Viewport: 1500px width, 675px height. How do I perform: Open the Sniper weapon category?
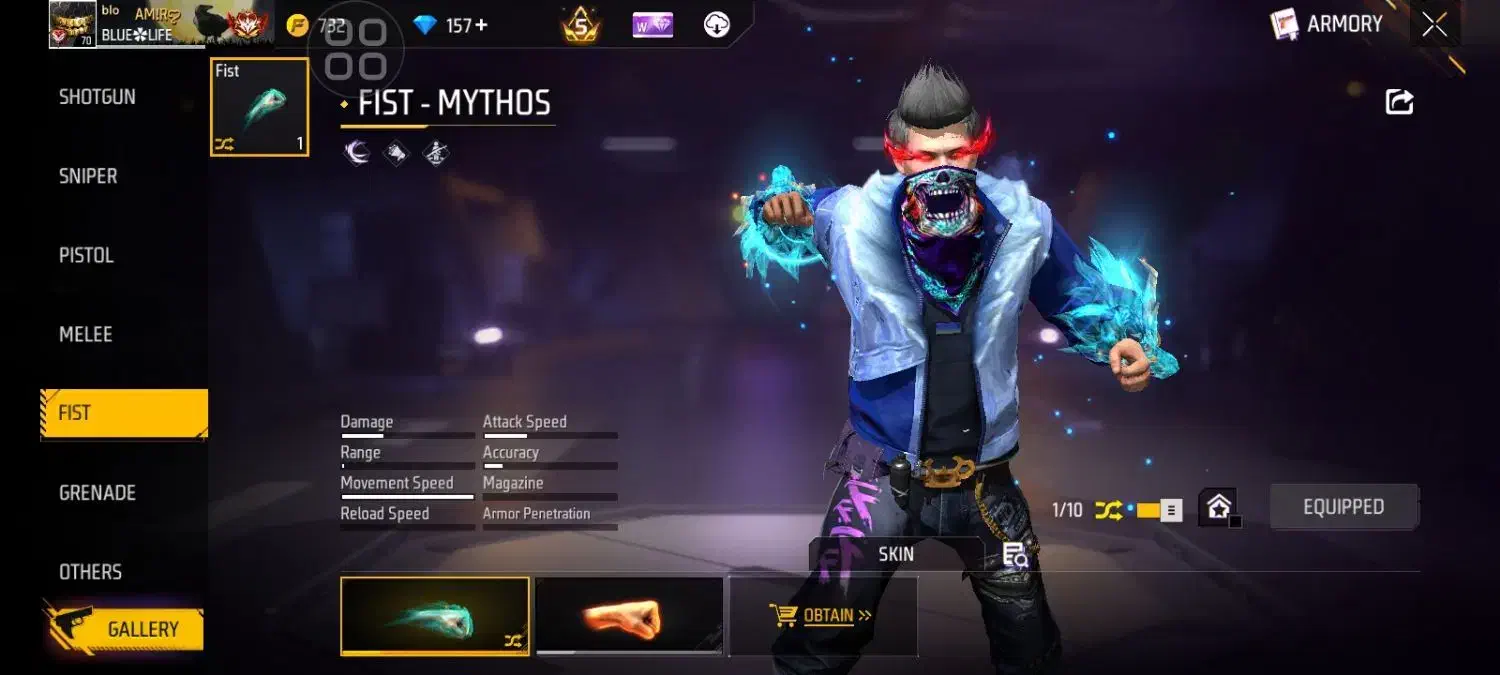[x=88, y=176]
